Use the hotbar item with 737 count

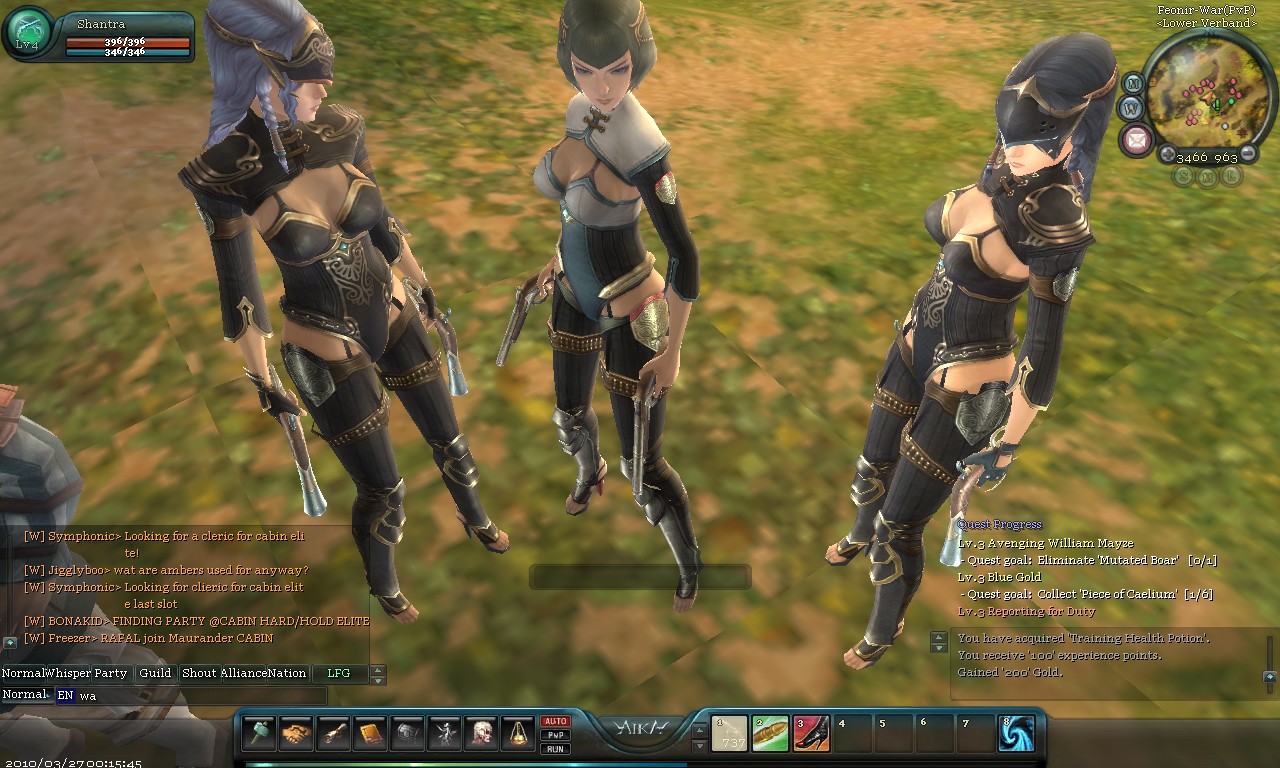click(x=729, y=734)
